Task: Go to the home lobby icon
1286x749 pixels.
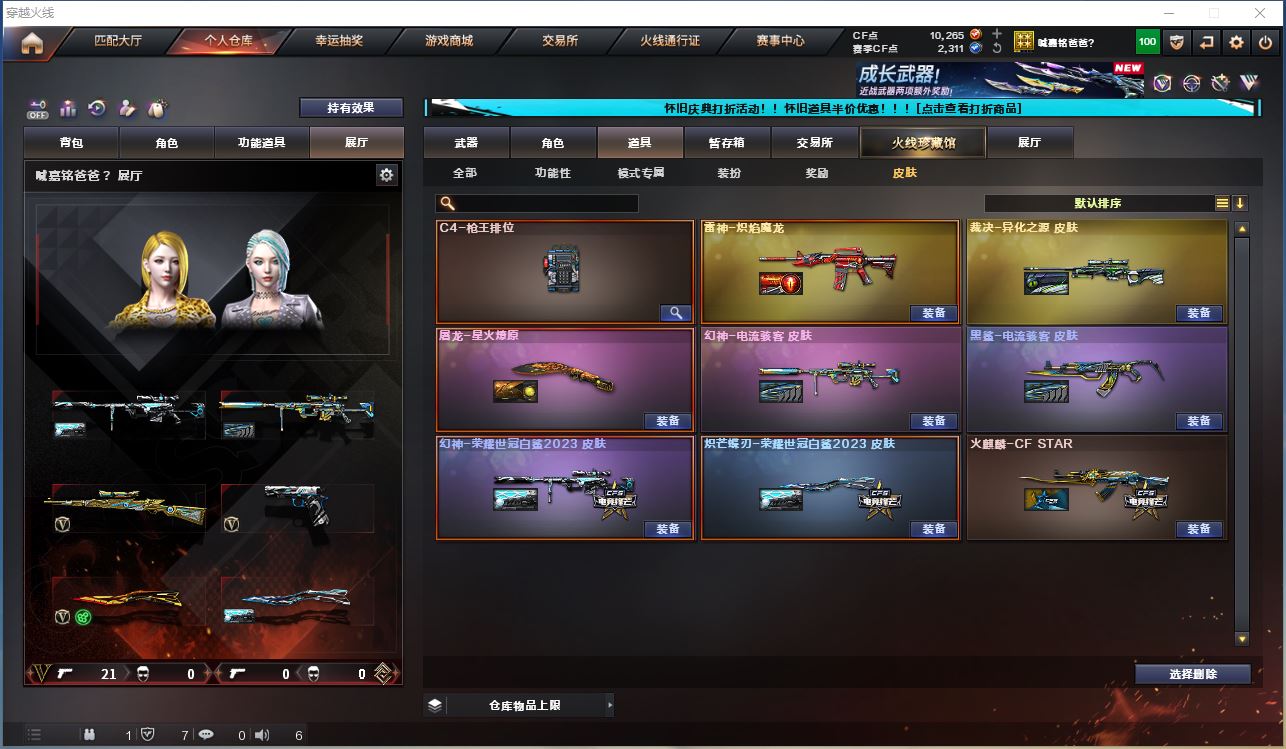Action: tap(32, 43)
